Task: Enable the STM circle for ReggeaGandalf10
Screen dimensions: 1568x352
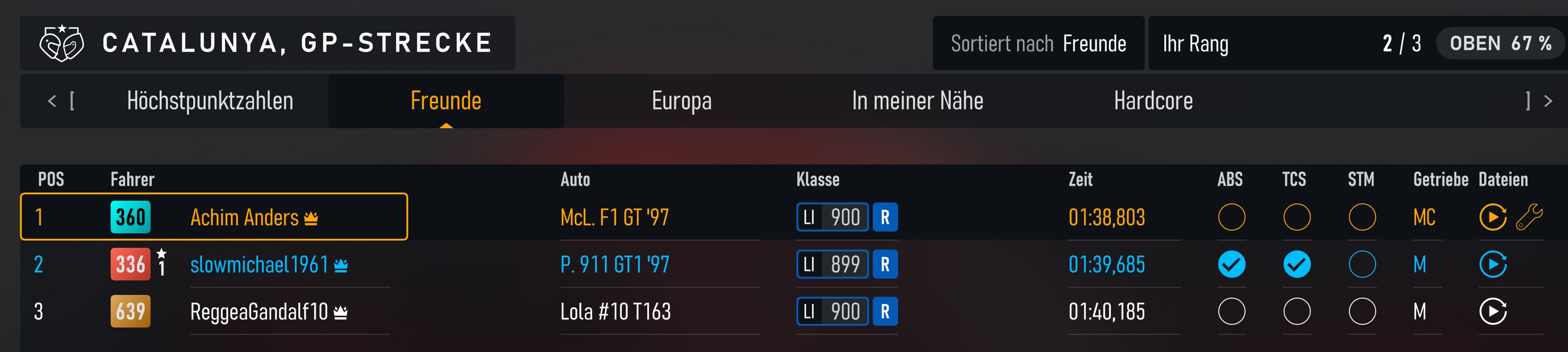Action: (1362, 312)
